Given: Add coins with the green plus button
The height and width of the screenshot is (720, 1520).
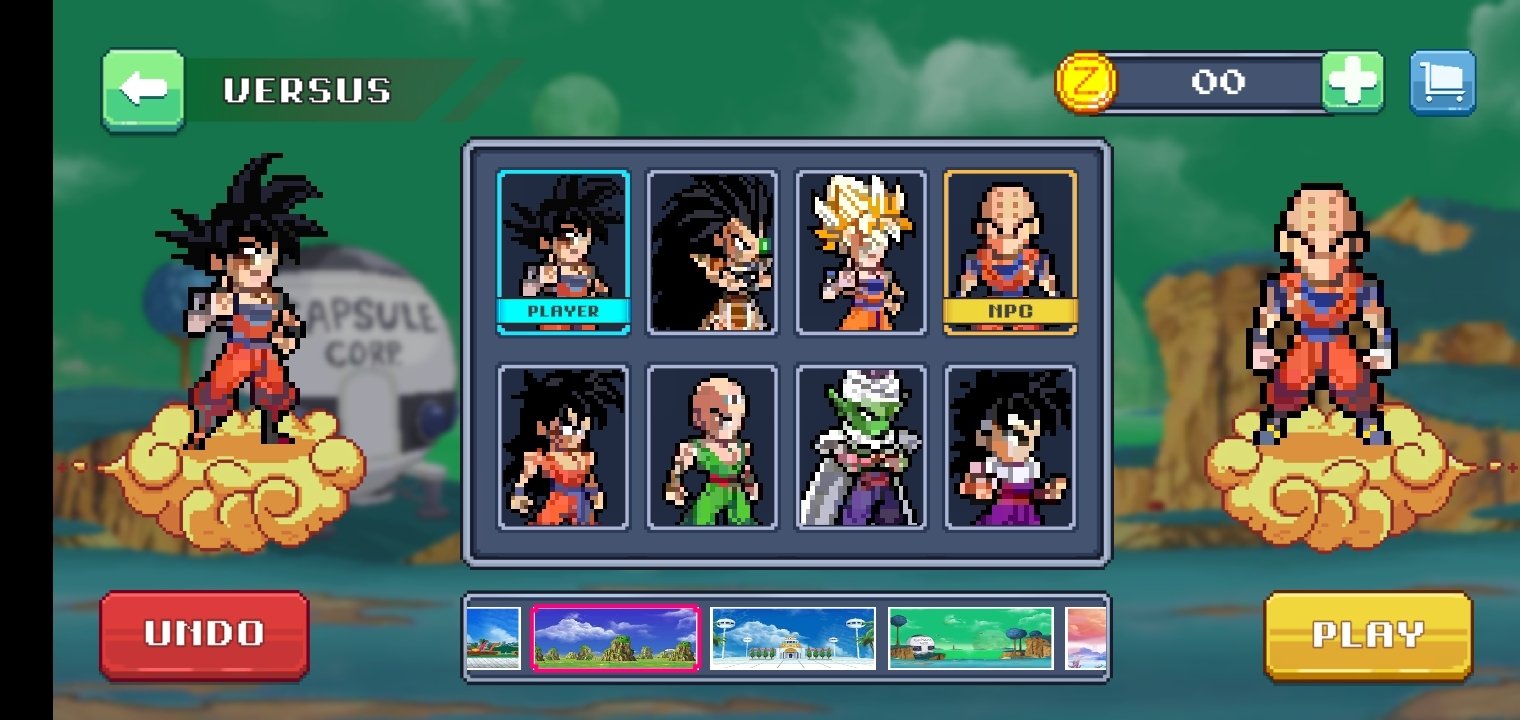Looking at the screenshot, I should coord(1352,82).
